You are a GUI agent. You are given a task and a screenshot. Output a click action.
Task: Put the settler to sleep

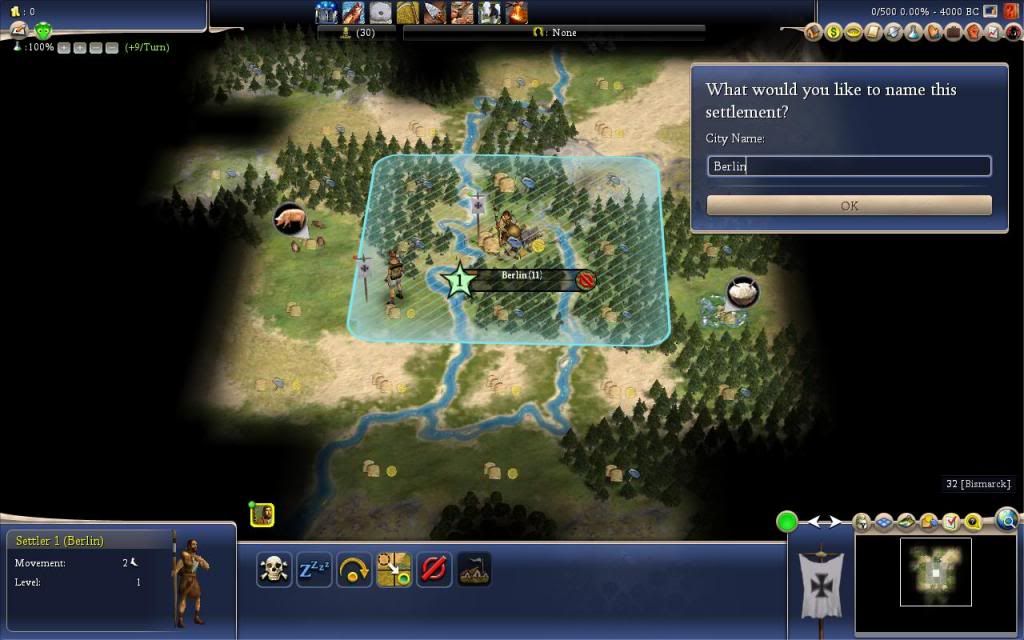click(x=314, y=570)
